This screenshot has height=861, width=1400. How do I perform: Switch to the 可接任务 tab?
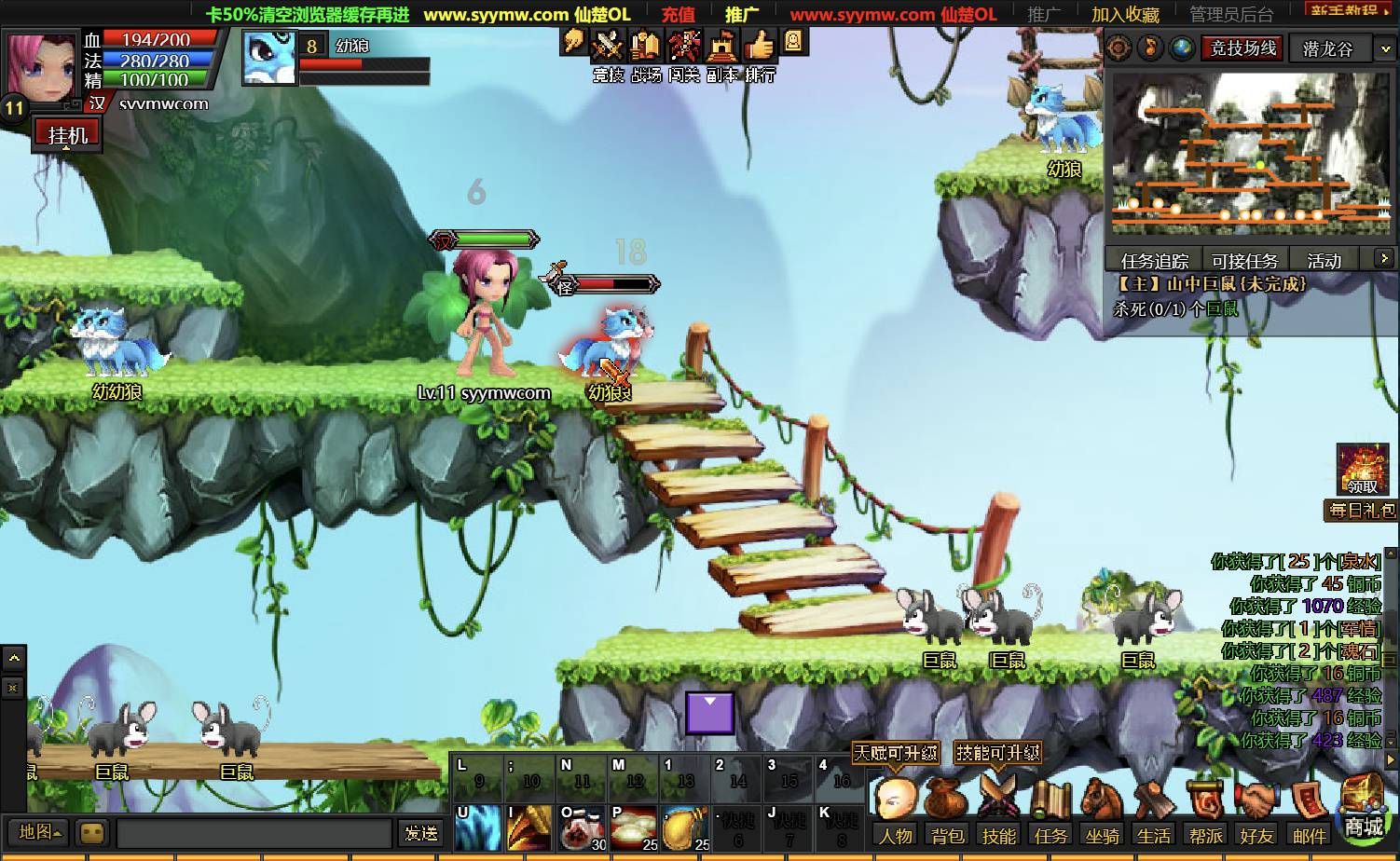tap(1244, 261)
